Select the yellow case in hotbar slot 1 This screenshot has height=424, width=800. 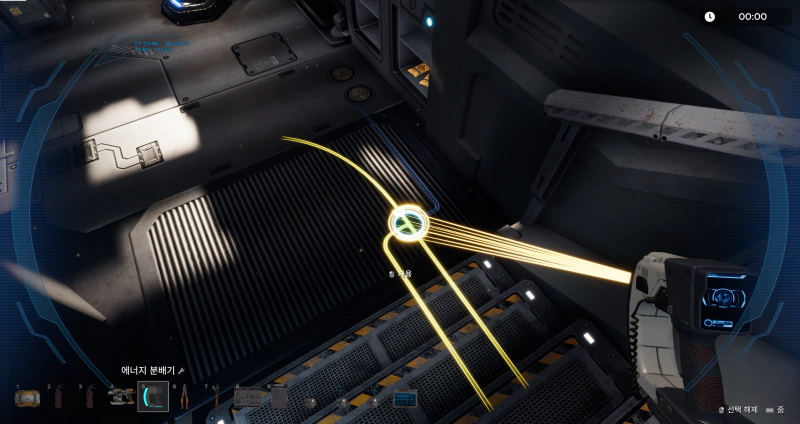pyautogui.click(x=26, y=398)
